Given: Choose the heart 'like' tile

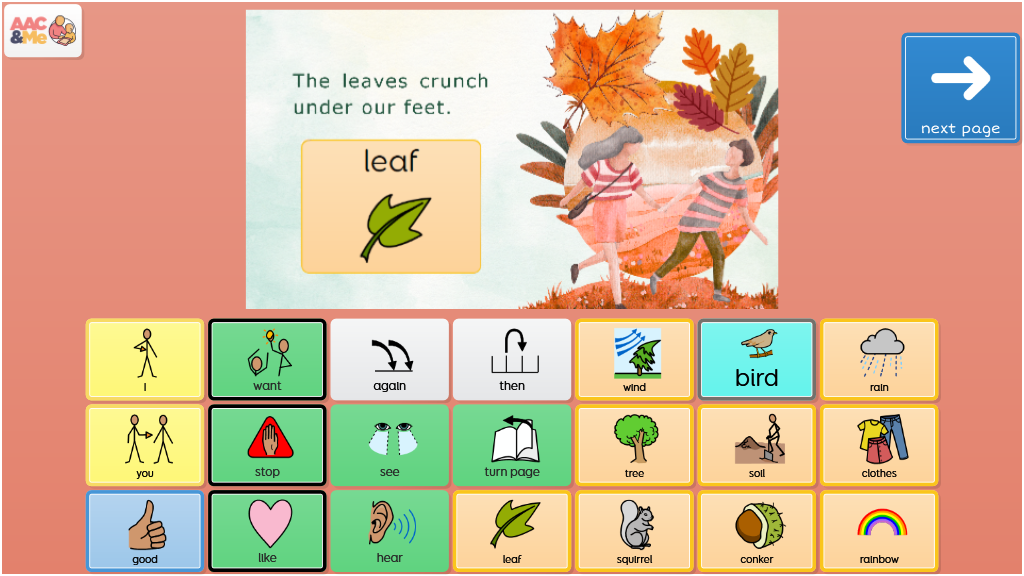Looking at the screenshot, I should point(267,530).
